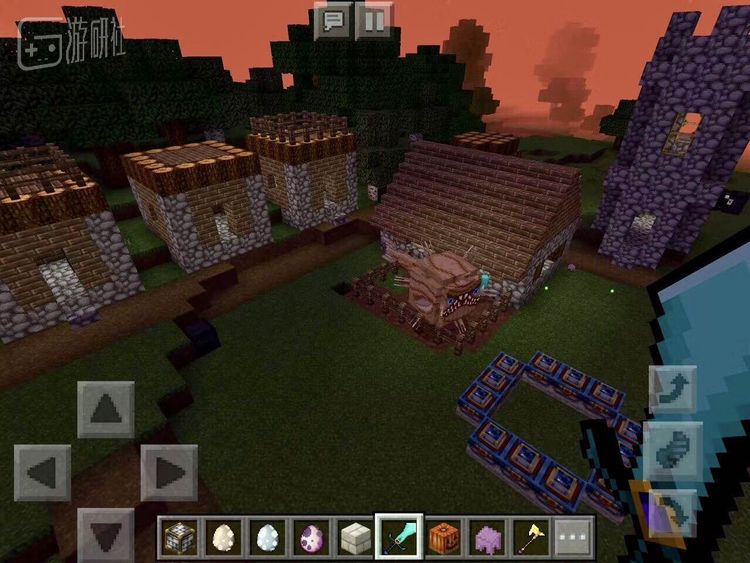Screen dimensions: 750x563
Task: Select the pale blue spawn egg slot
Action: pos(267,538)
